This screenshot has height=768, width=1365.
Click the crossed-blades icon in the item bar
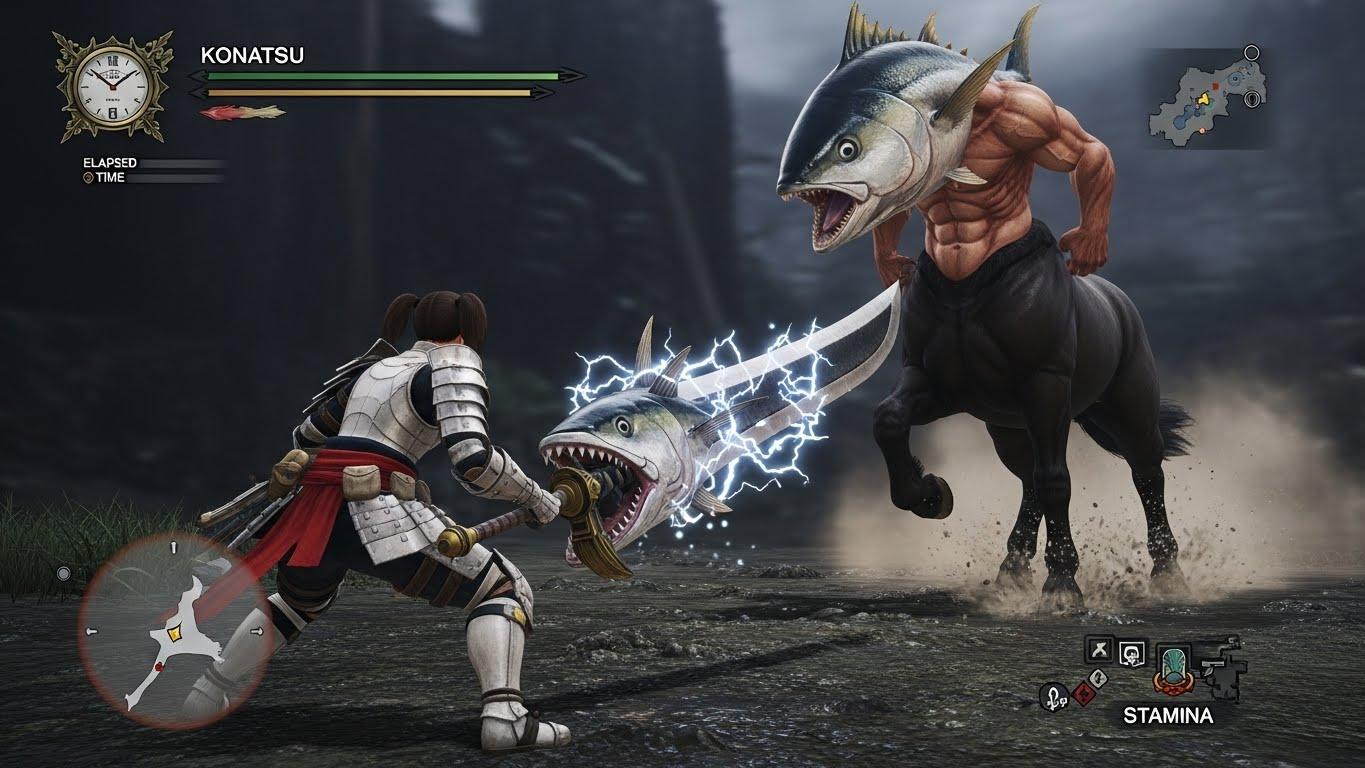coord(1099,650)
